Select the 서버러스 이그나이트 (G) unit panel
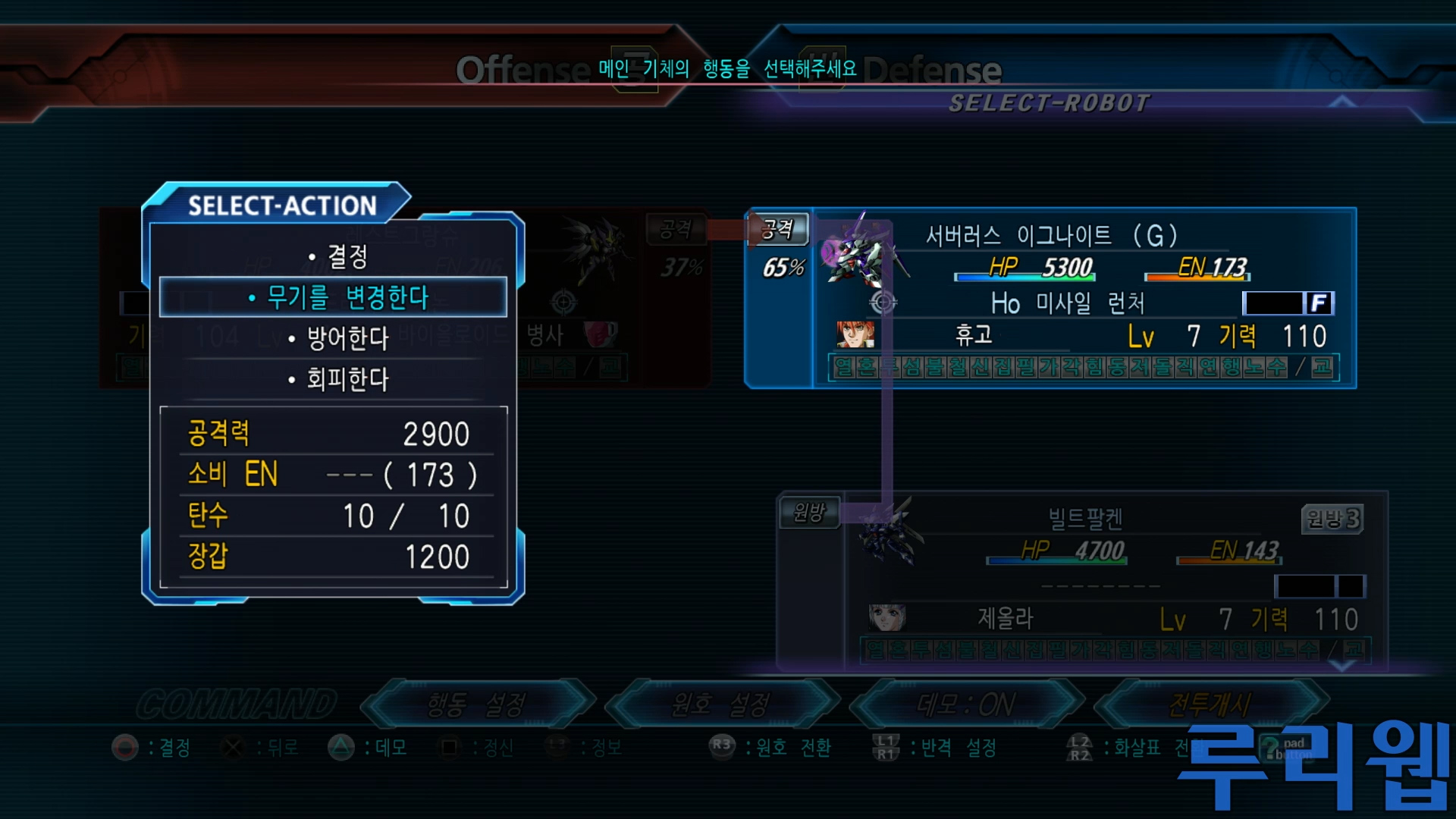1456x819 pixels. [1050, 236]
